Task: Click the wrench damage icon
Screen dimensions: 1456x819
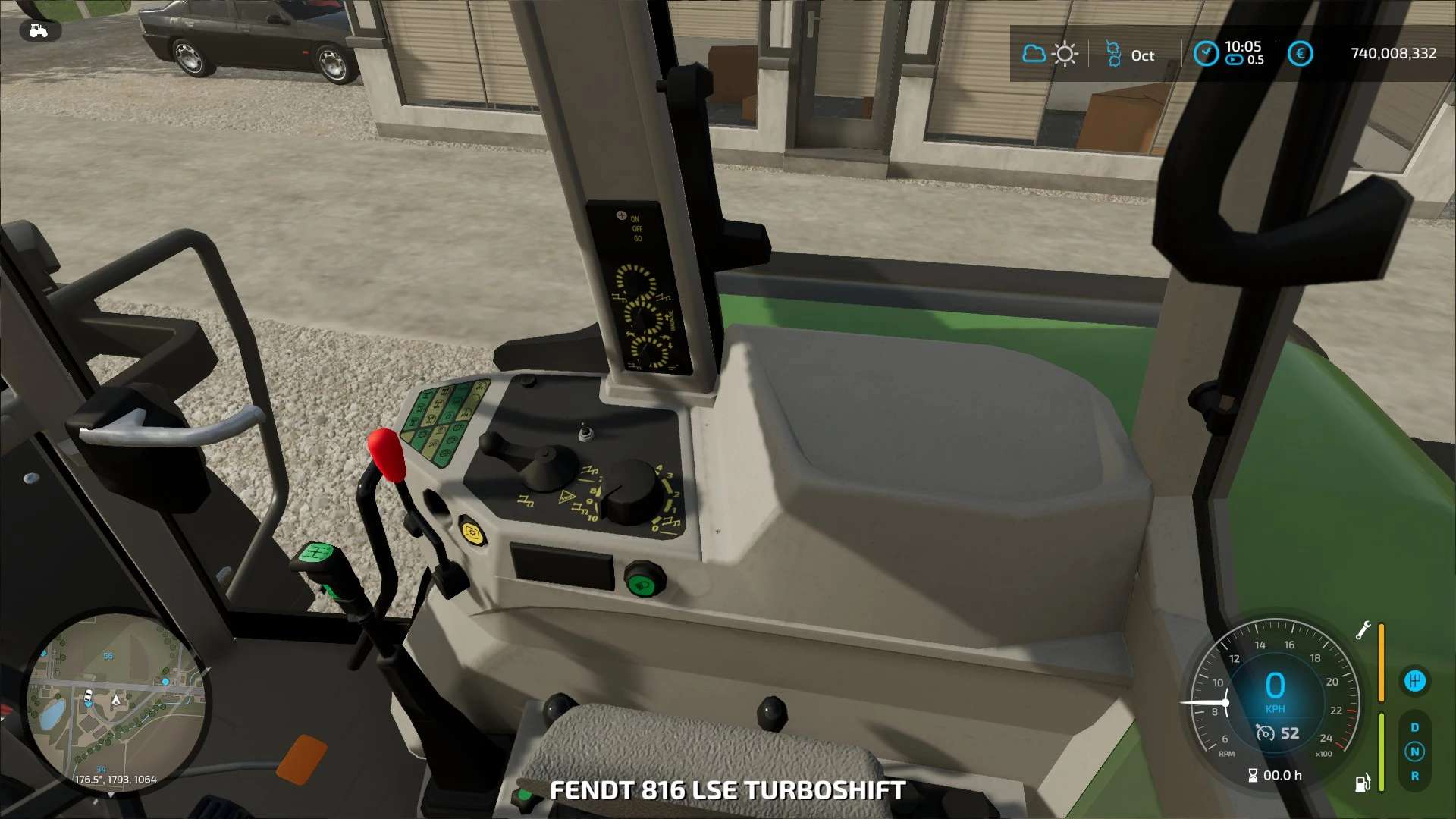Action: [x=1363, y=630]
